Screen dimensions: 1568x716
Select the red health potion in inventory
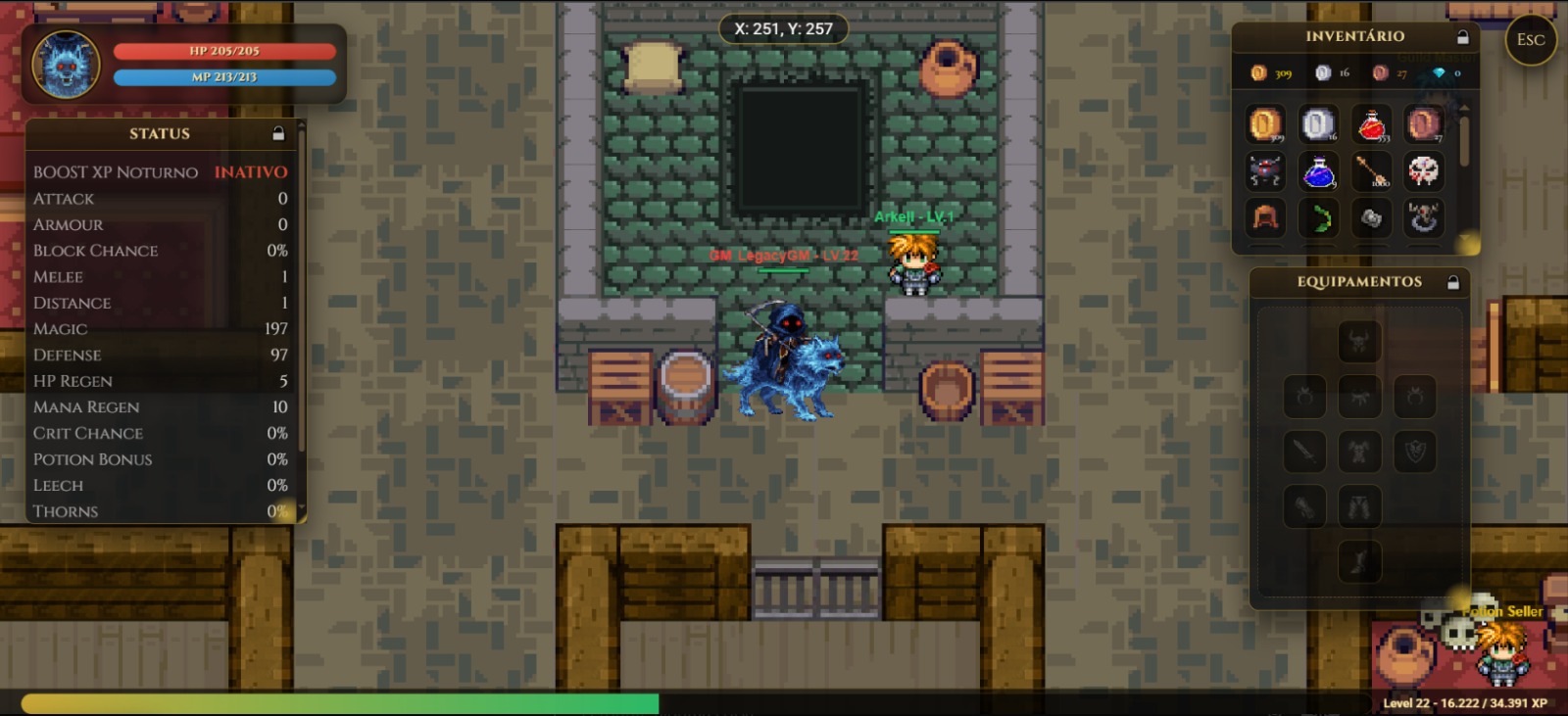coord(1372,122)
